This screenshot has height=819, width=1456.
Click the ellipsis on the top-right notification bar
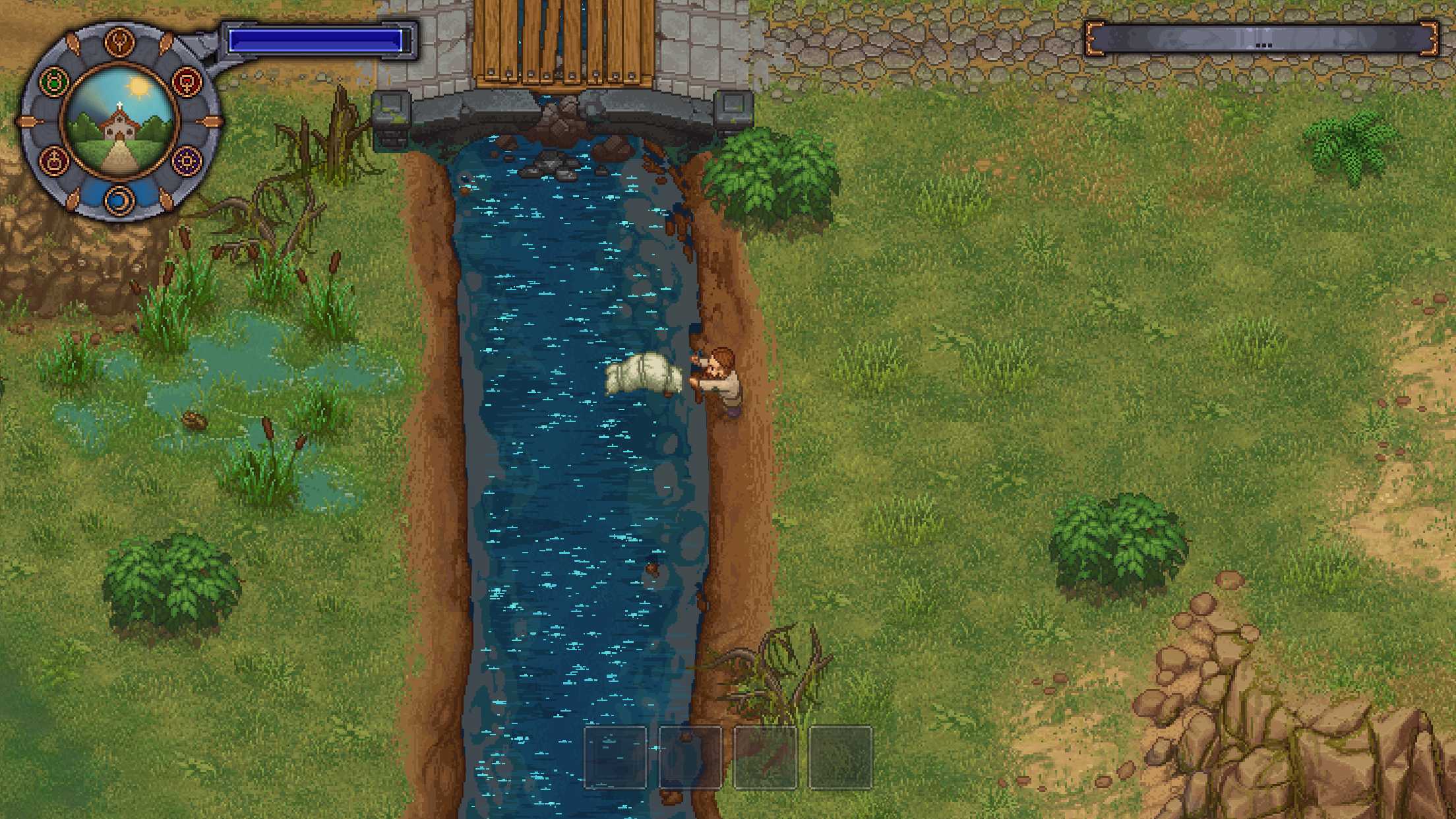coord(1264,45)
